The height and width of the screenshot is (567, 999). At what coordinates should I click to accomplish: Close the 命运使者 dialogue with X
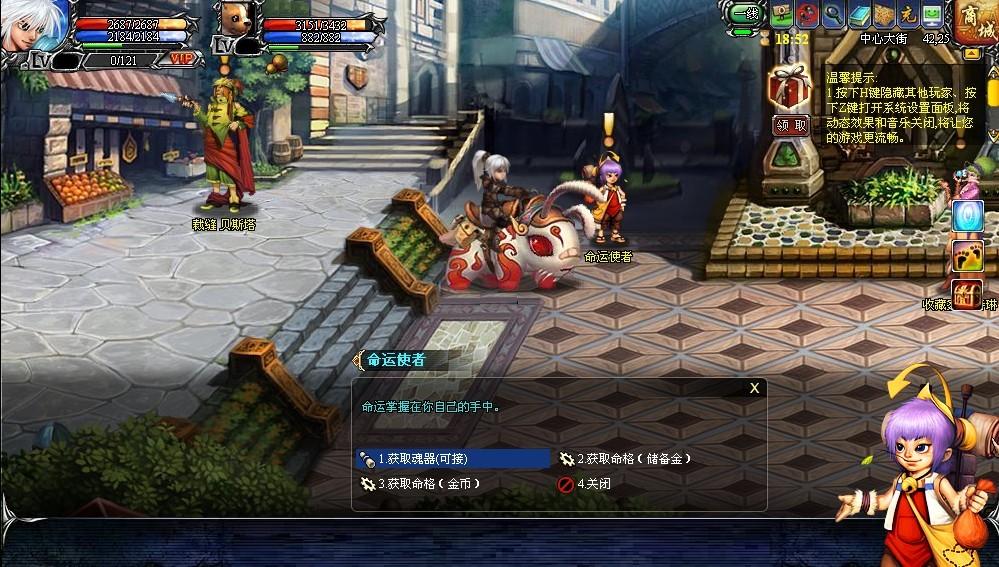[754, 388]
